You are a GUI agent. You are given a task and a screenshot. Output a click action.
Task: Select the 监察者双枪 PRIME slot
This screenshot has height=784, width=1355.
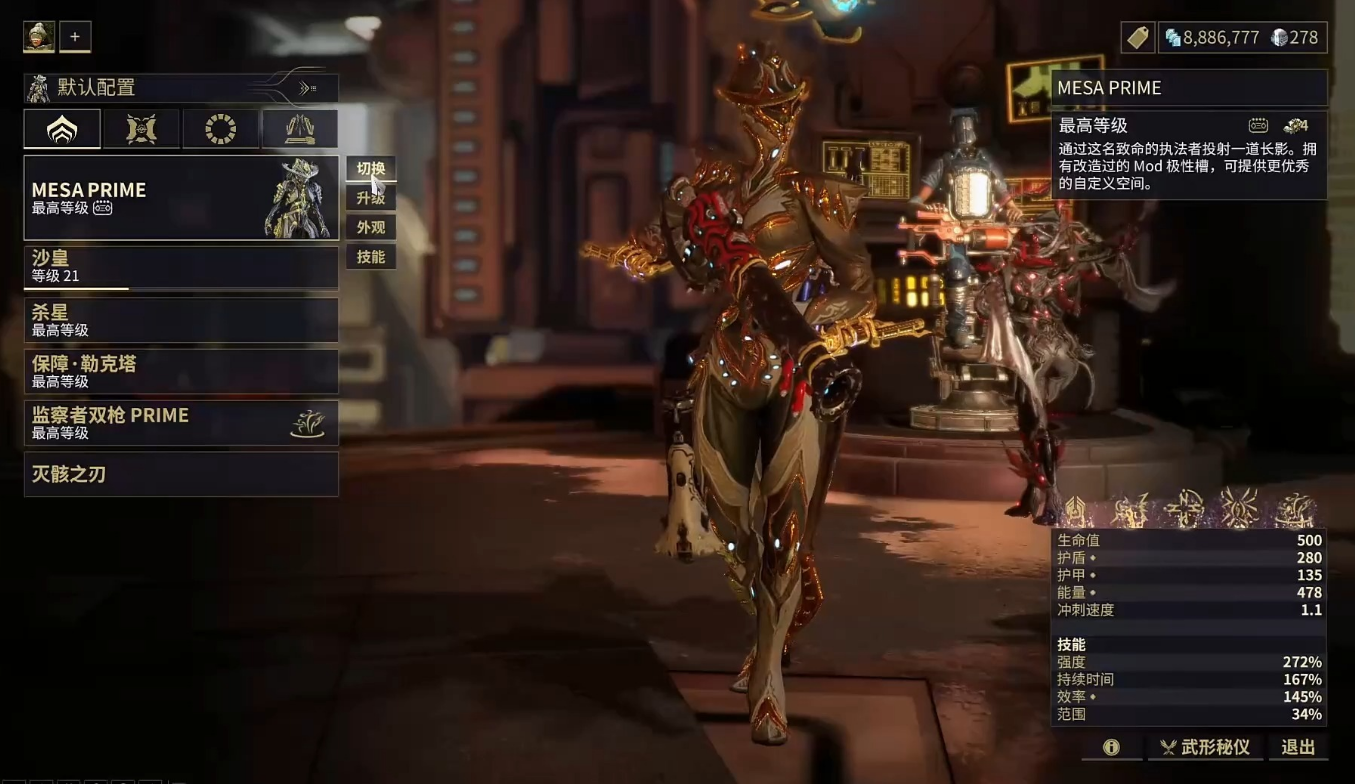click(181, 423)
